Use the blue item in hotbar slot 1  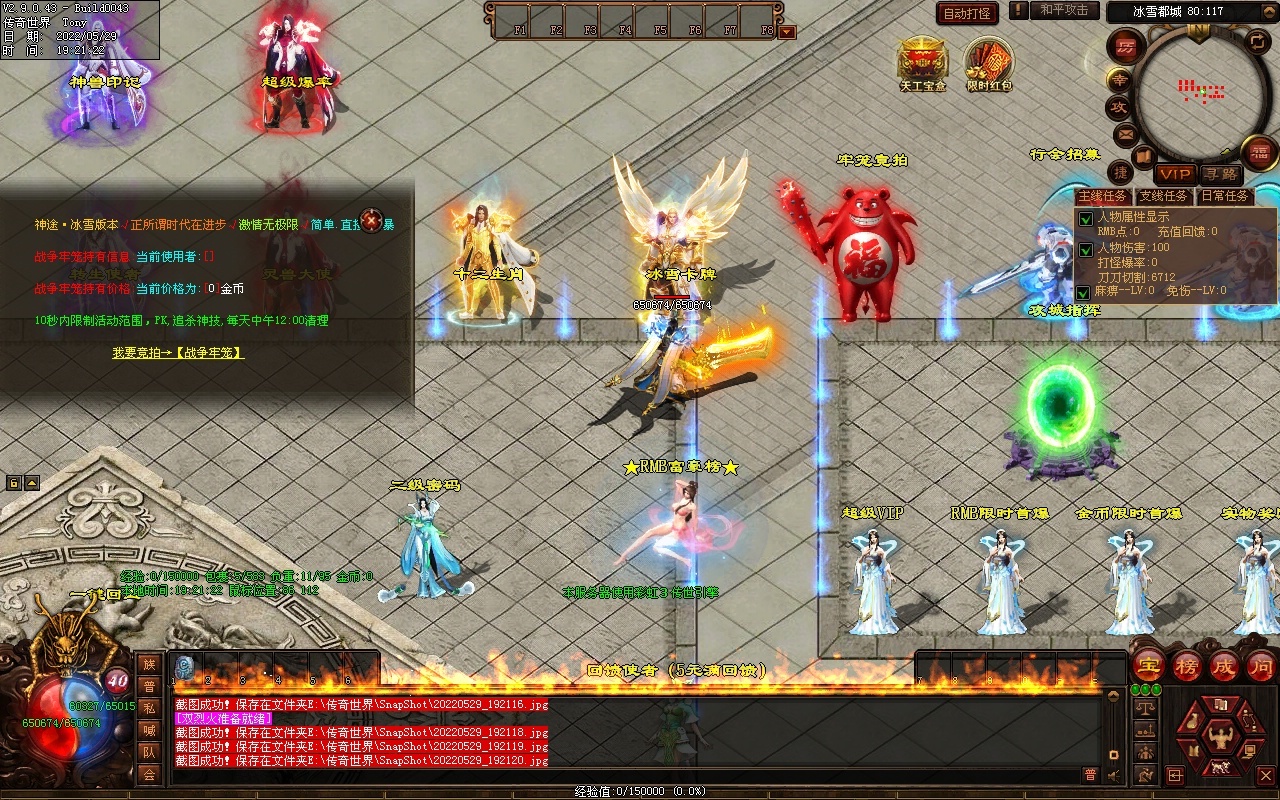click(x=185, y=667)
